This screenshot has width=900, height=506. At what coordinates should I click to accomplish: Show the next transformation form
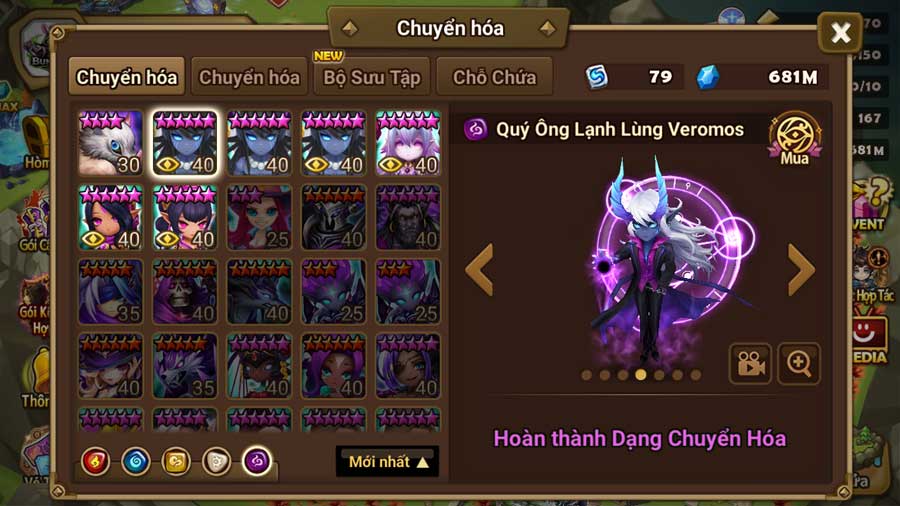801,269
